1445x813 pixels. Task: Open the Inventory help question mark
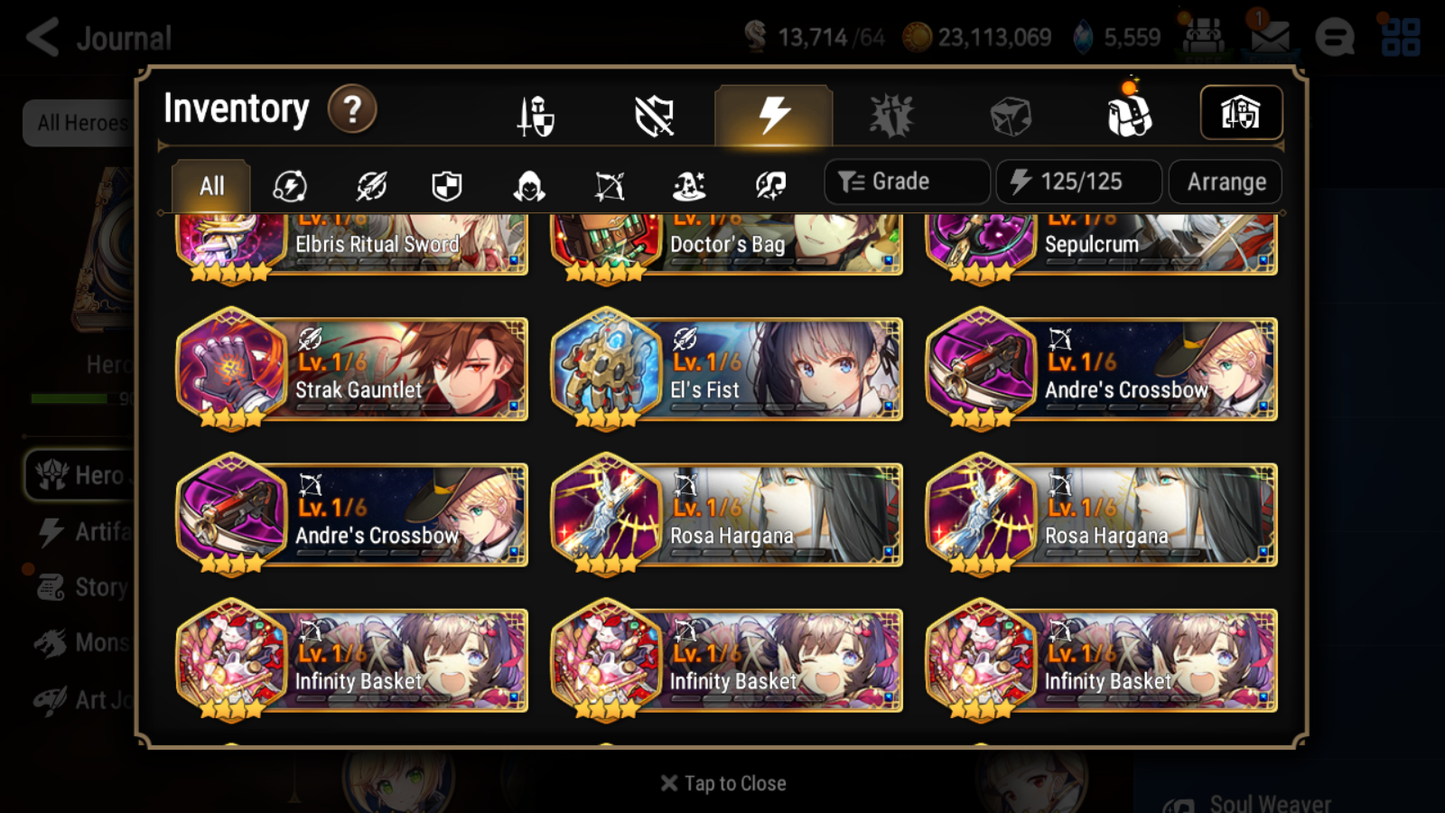point(352,110)
